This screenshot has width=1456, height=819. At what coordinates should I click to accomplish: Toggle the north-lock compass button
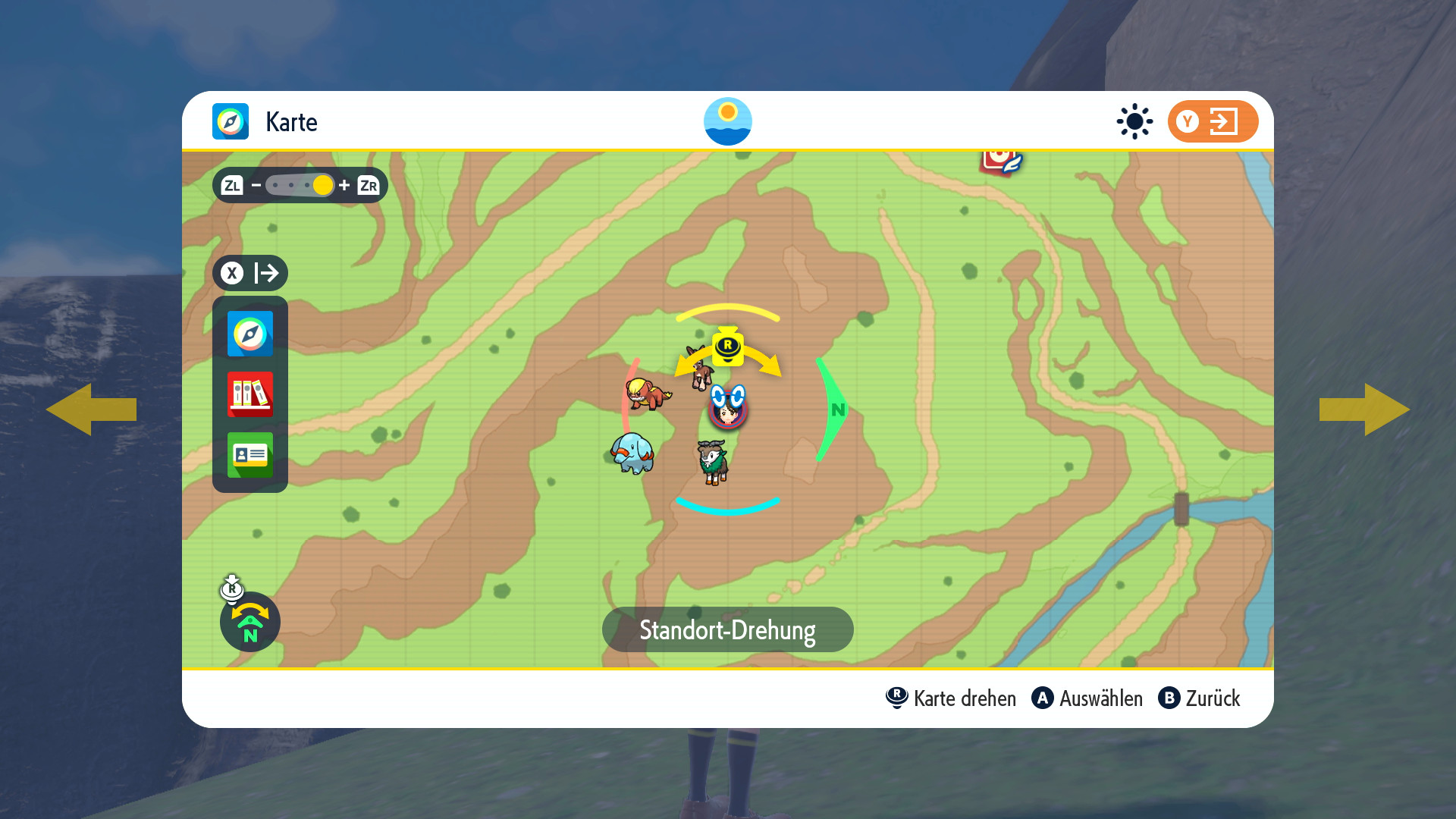(x=250, y=622)
